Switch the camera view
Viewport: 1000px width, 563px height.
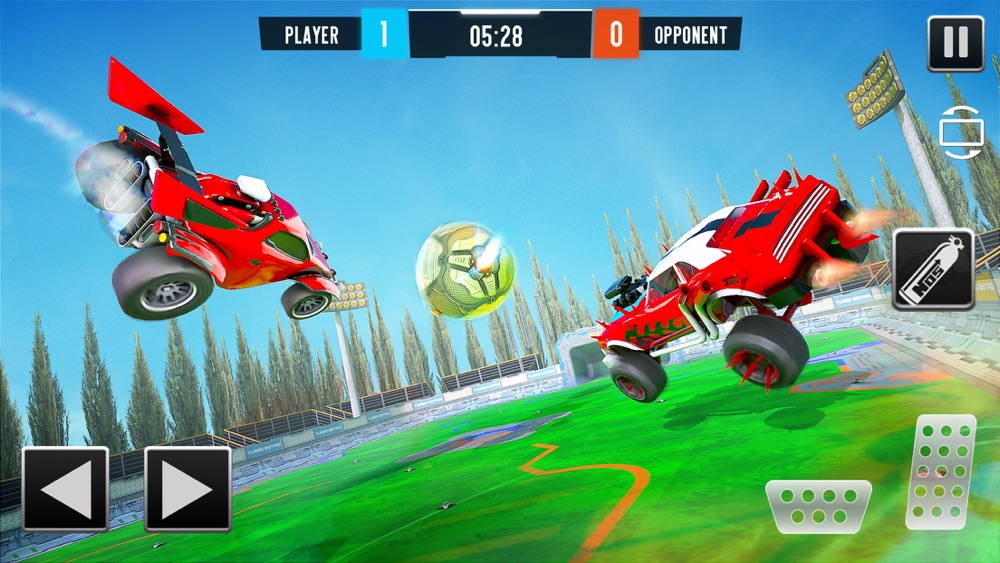pyautogui.click(x=962, y=133)
